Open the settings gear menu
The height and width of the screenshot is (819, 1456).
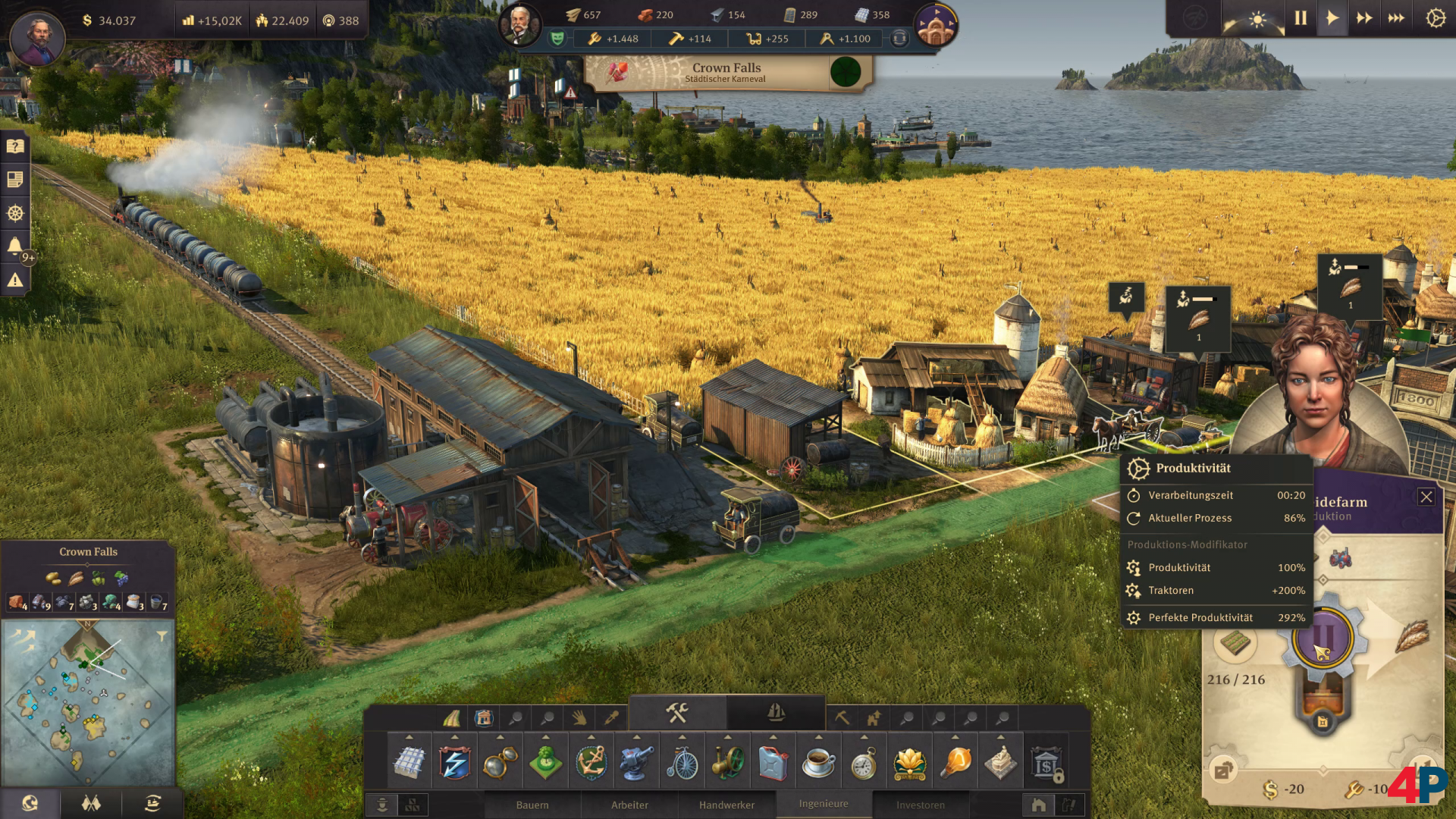tap(1436, 18)
